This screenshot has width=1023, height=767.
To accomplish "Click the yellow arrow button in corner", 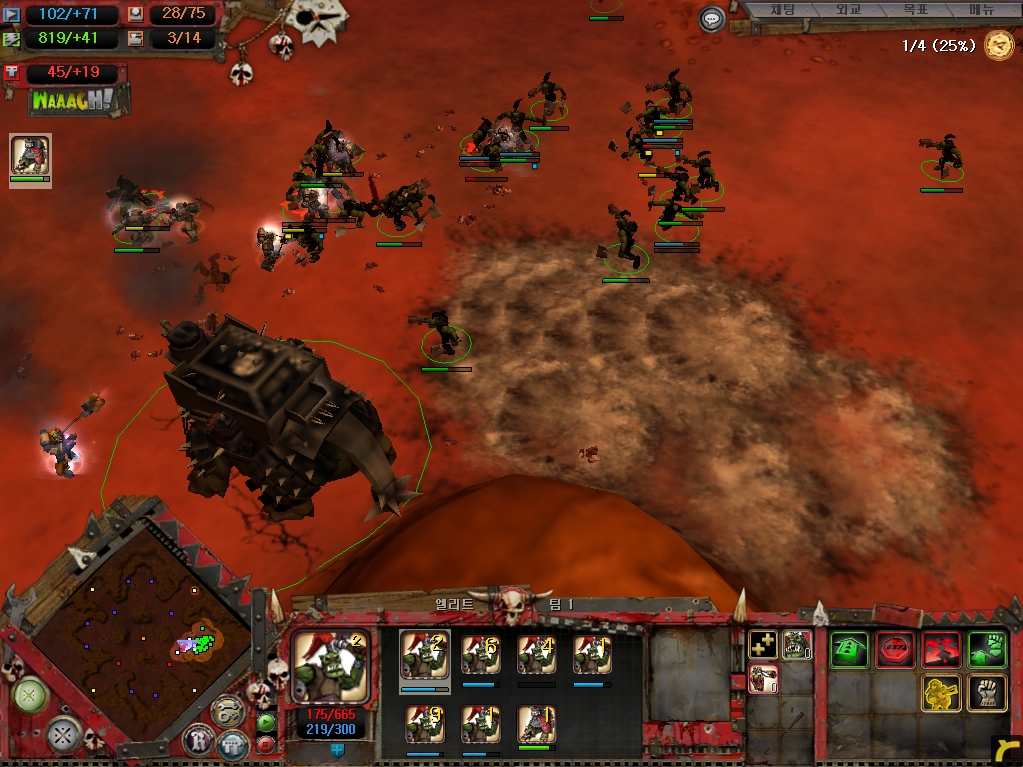I will tap(1007, 749).
